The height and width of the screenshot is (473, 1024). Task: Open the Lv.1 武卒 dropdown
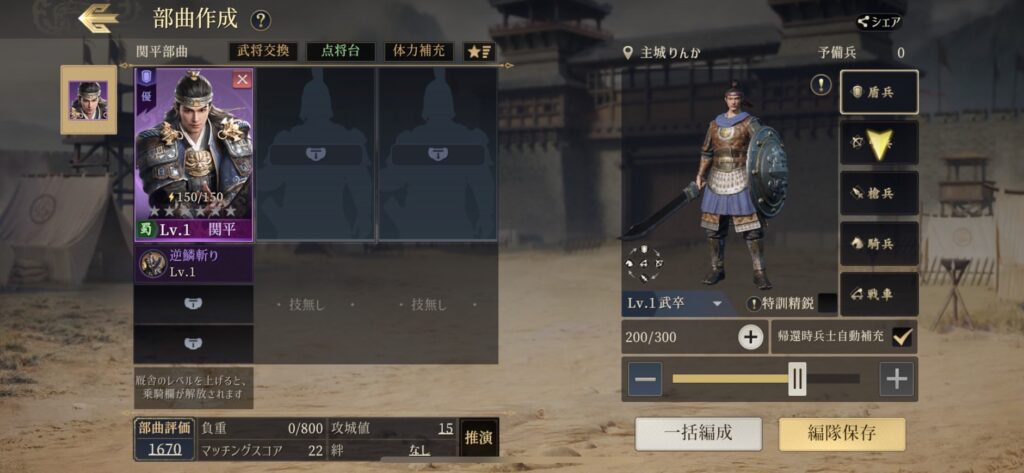677,303
